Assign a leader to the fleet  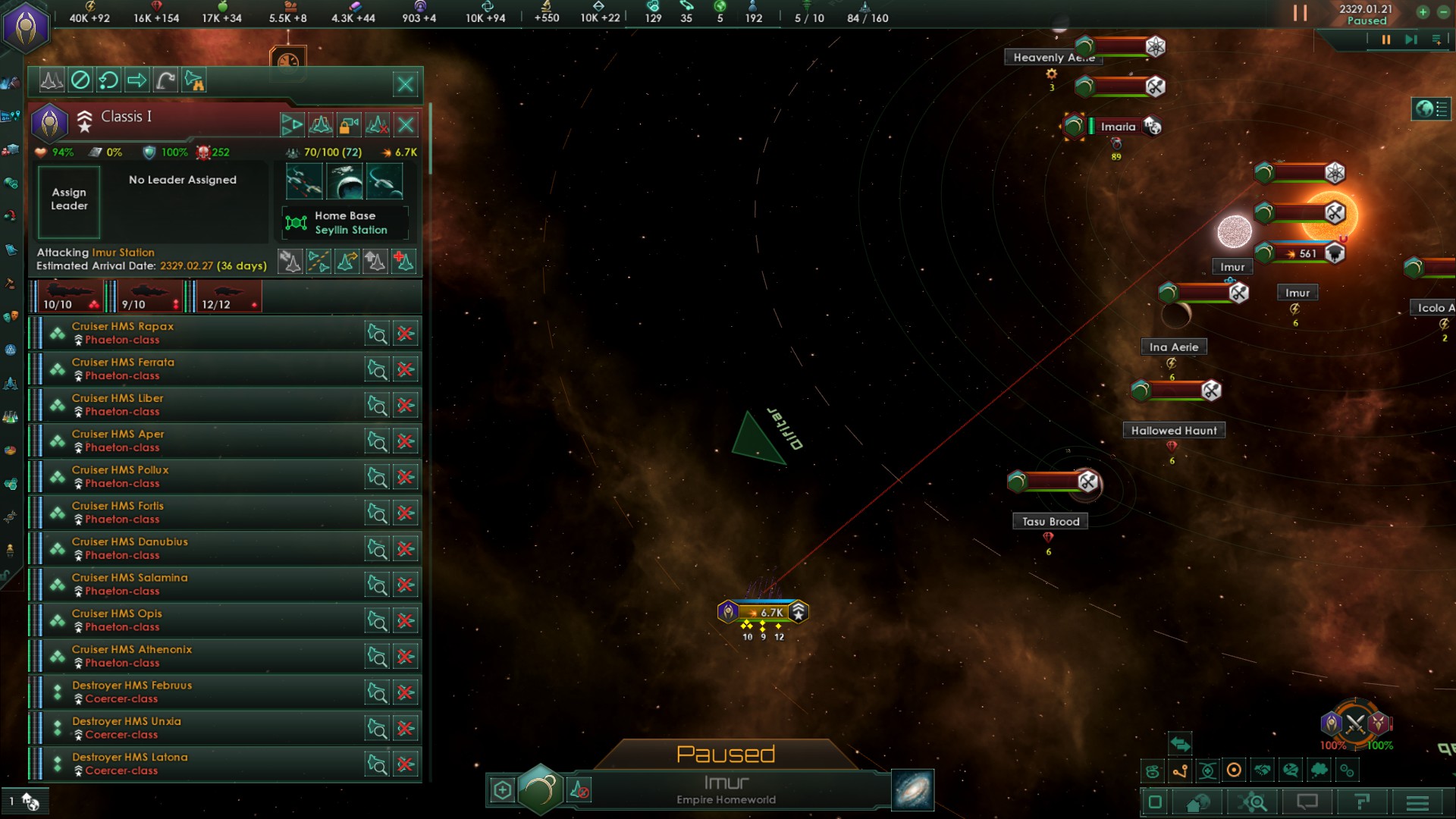click(69, 200)
